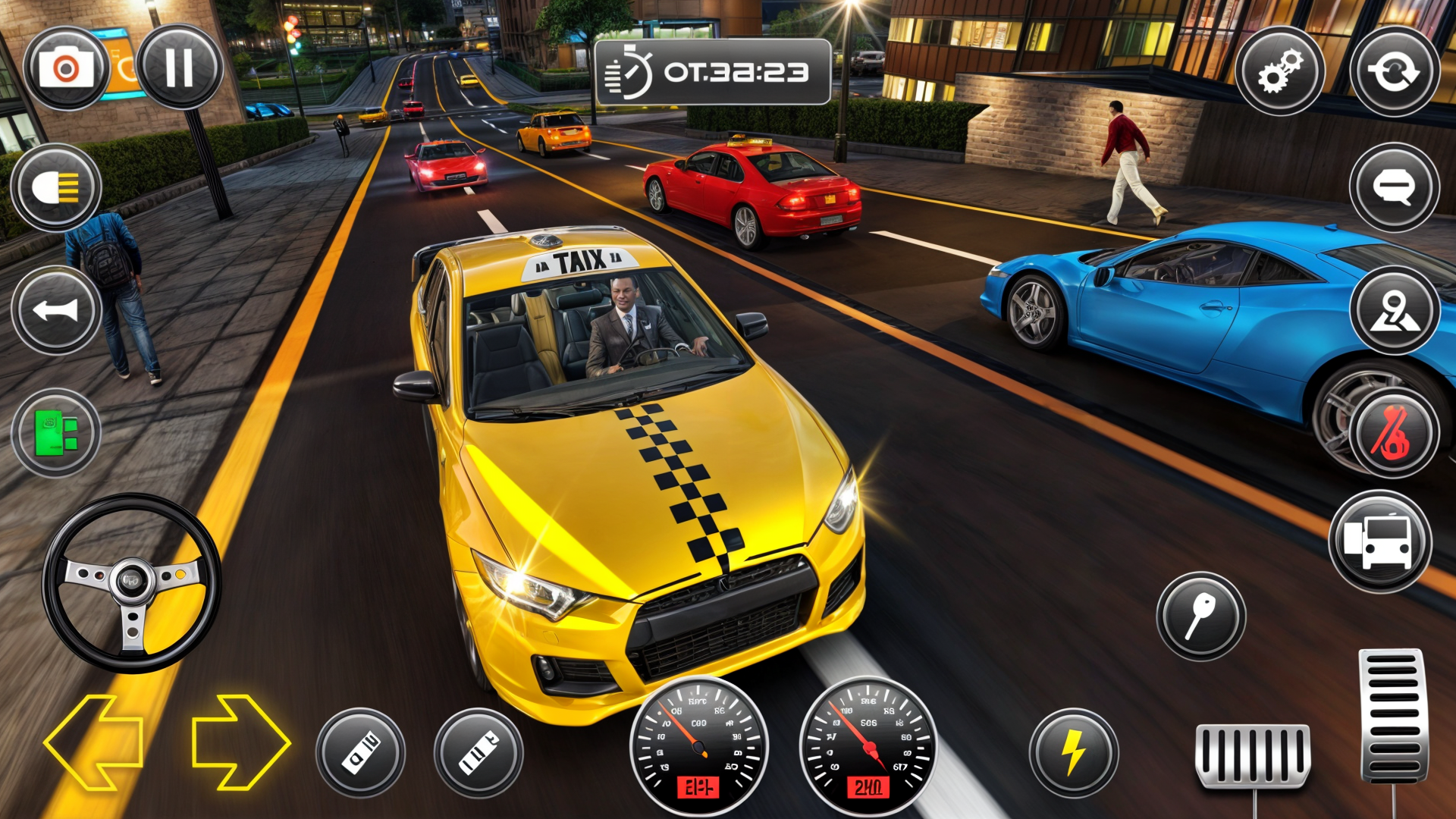This screenshot has width=1456, height=819.
Task: Select the vehicle garage icon
Action: point(1382,538)
